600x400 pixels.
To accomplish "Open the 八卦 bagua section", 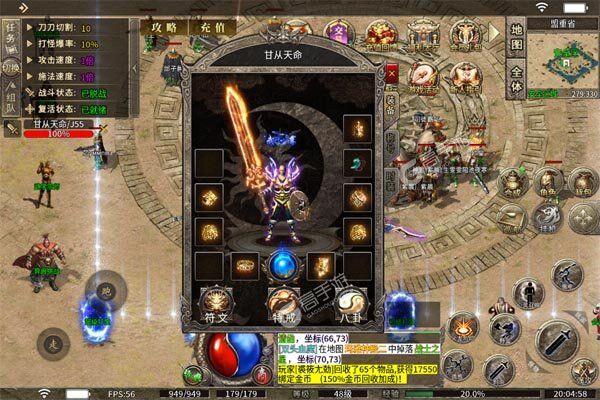I will click(x=347, y=304).
